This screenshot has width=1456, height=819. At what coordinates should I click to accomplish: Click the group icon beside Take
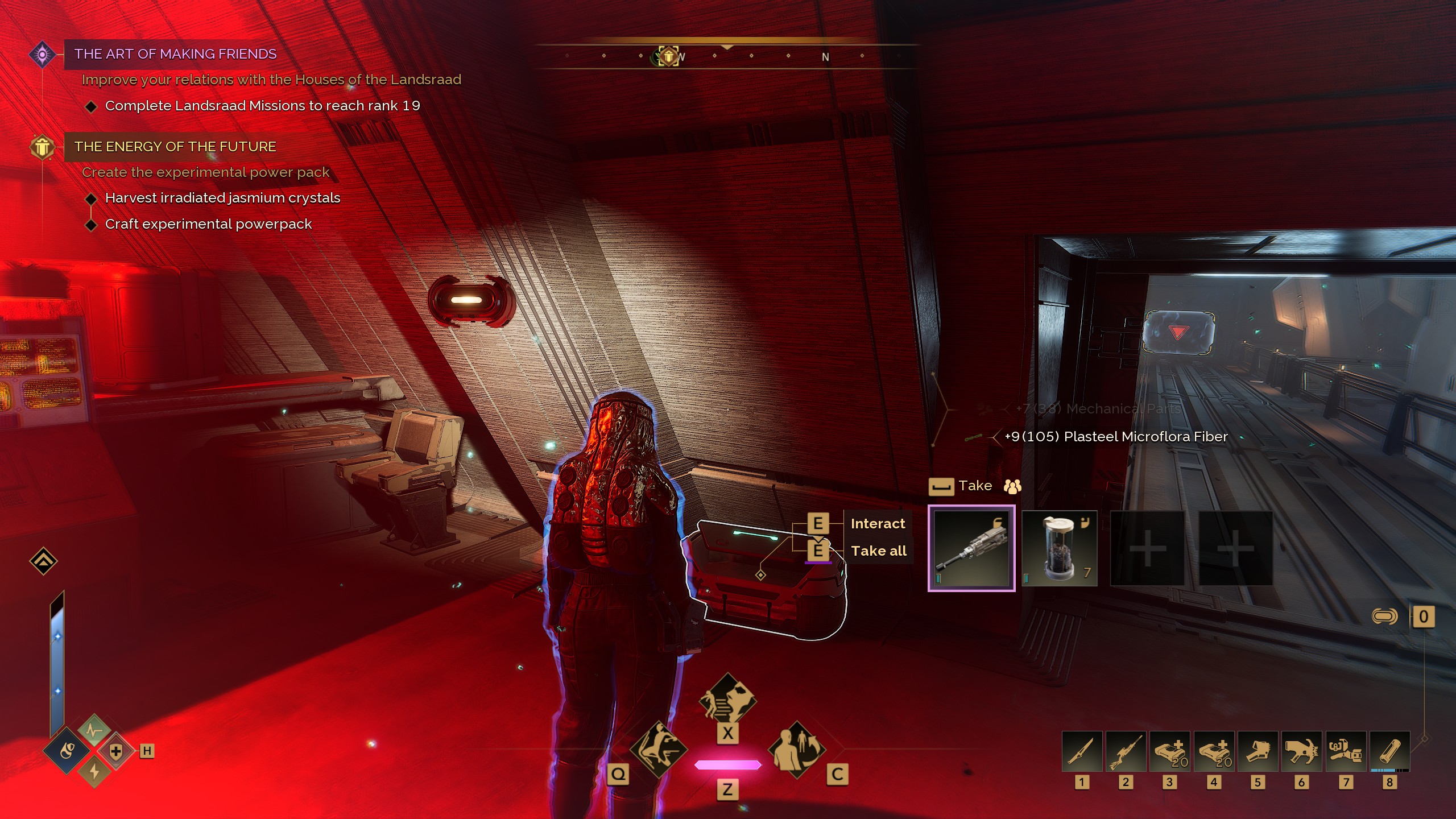1012,486
